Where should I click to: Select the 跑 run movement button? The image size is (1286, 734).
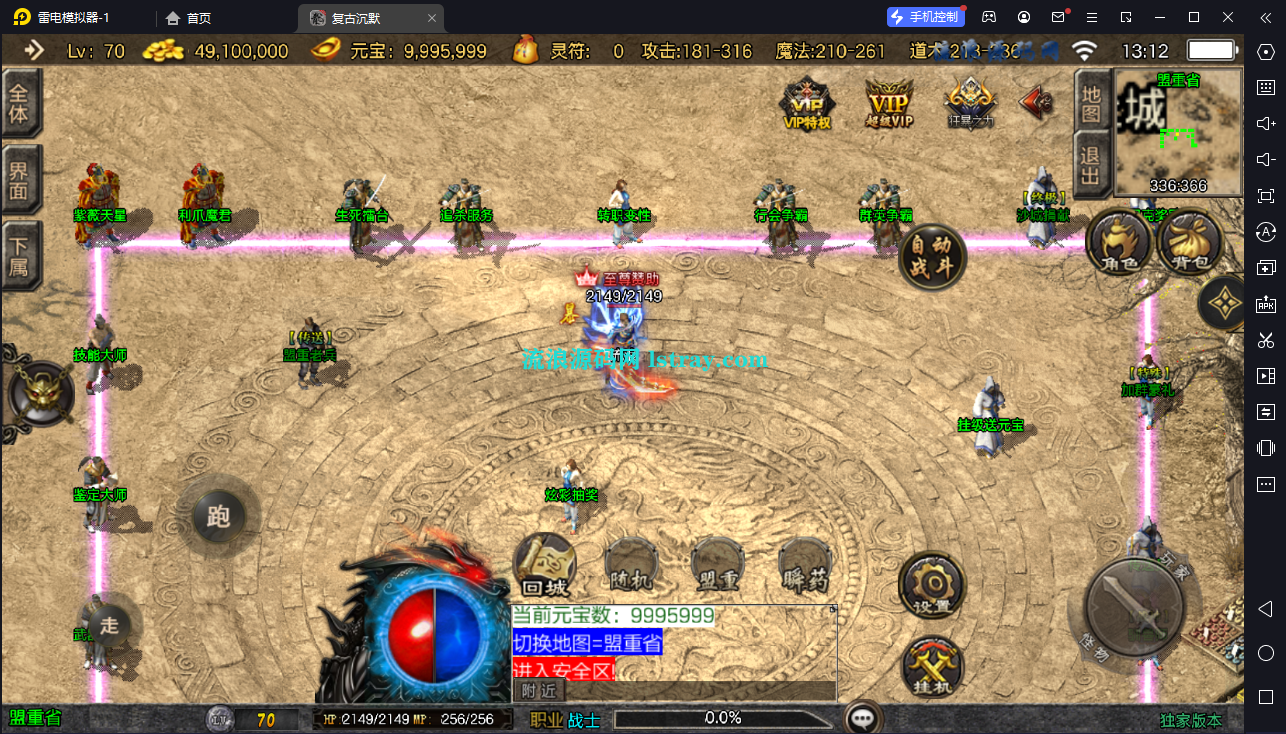(x=218, y=516)
